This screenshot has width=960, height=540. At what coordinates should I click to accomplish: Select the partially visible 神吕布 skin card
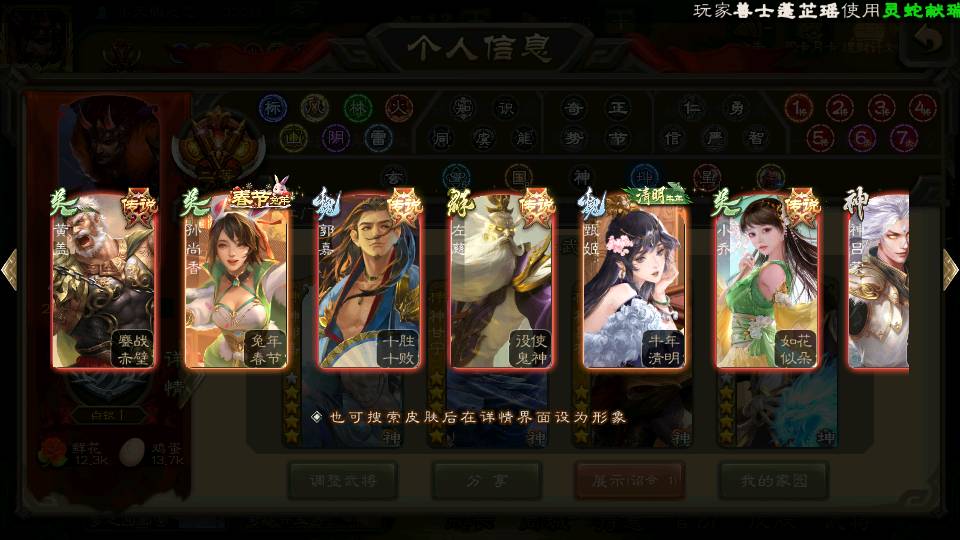click(x=880, y=282)
